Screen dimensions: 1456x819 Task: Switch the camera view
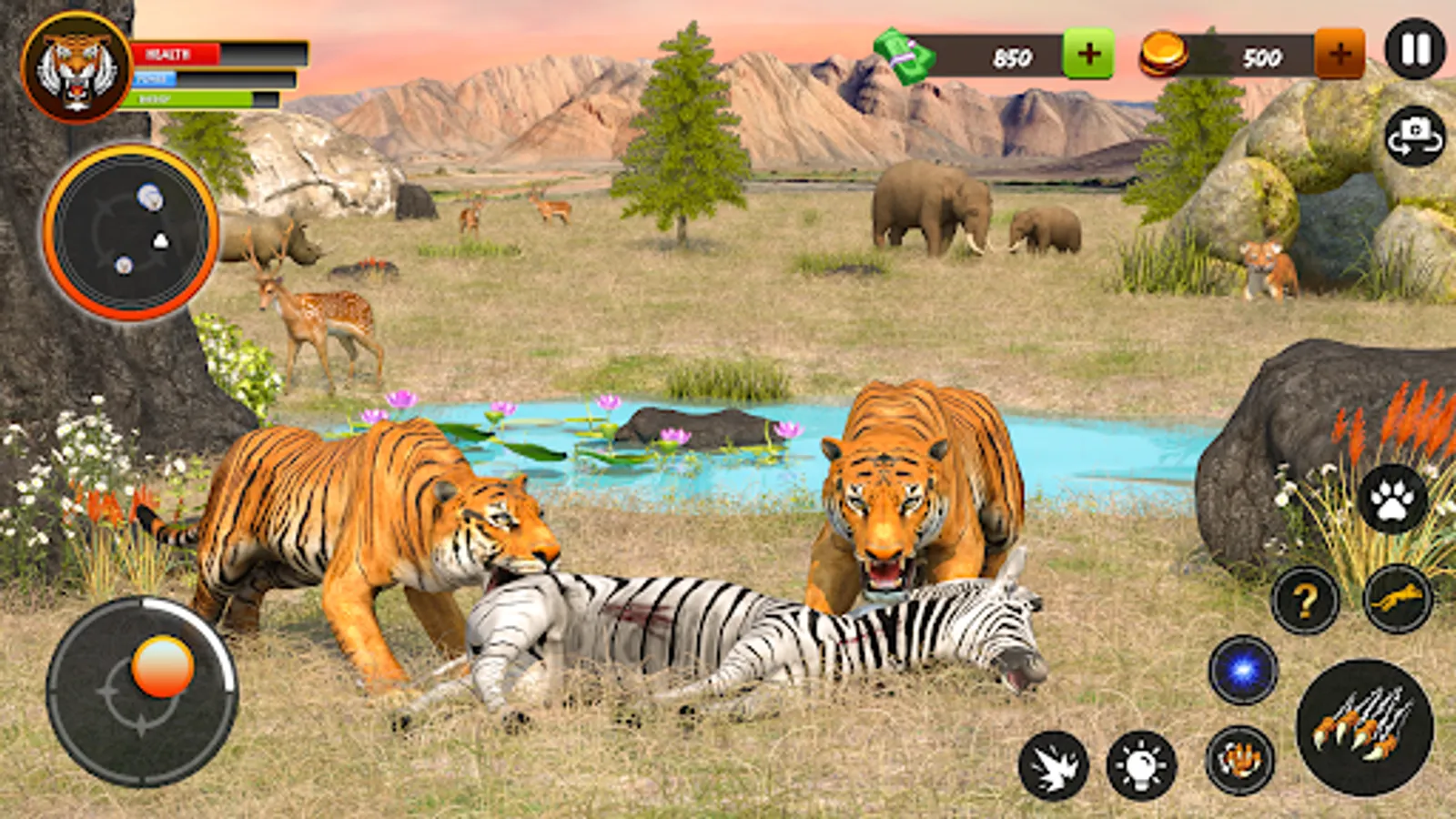click(x=1415, y=136)
